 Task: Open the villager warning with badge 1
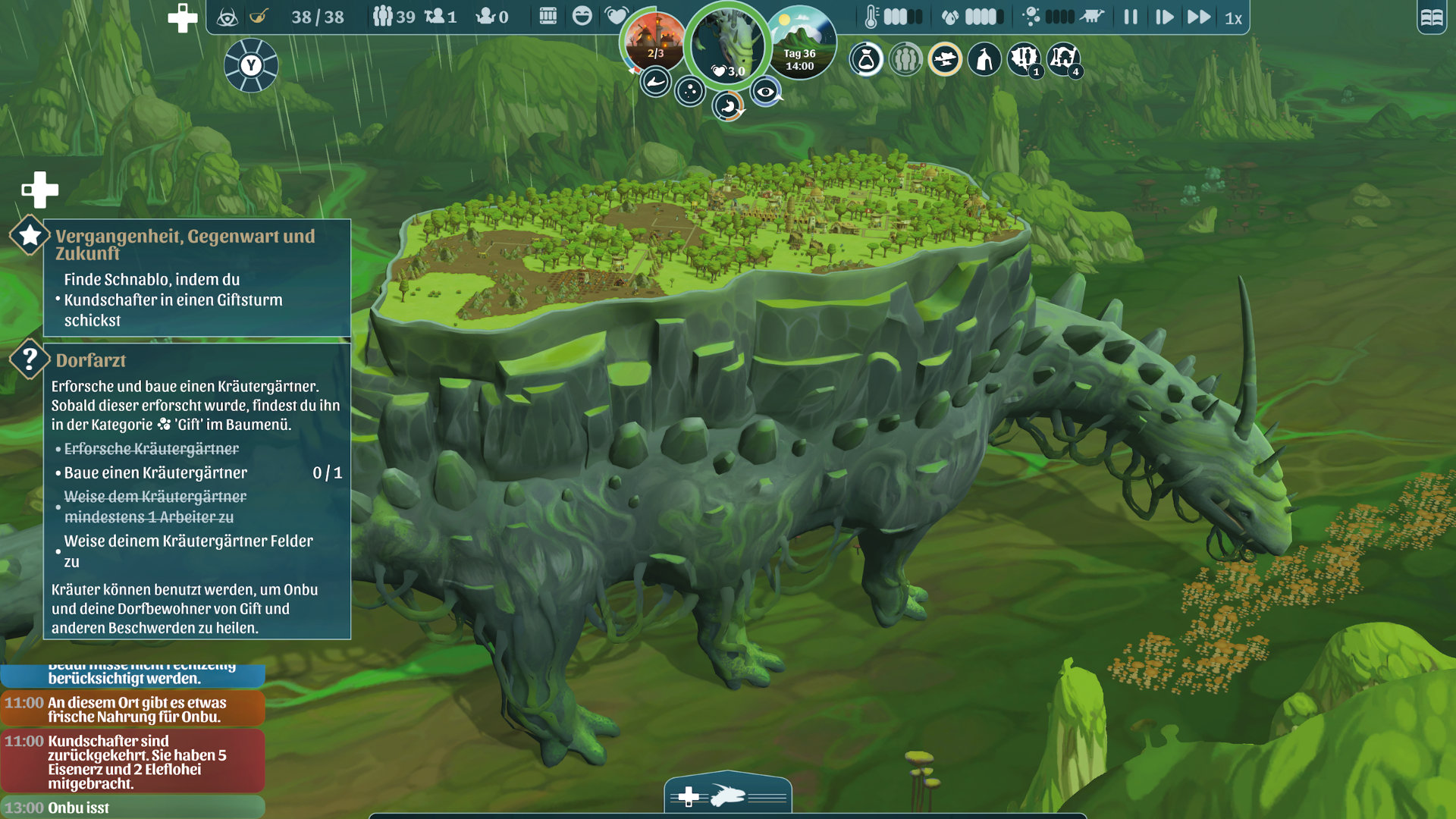(x=1024, y=58)
